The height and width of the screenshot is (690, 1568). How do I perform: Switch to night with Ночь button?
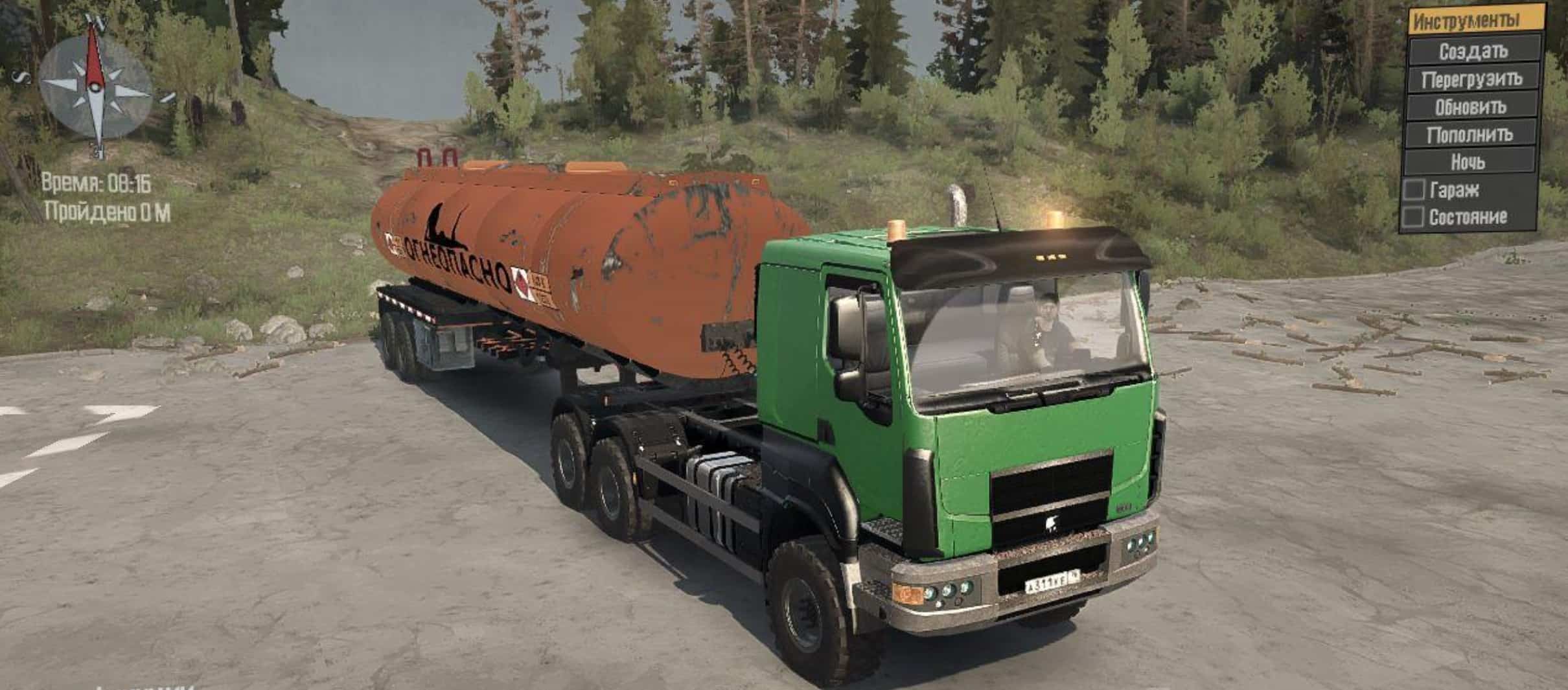tap(1468, 162)
